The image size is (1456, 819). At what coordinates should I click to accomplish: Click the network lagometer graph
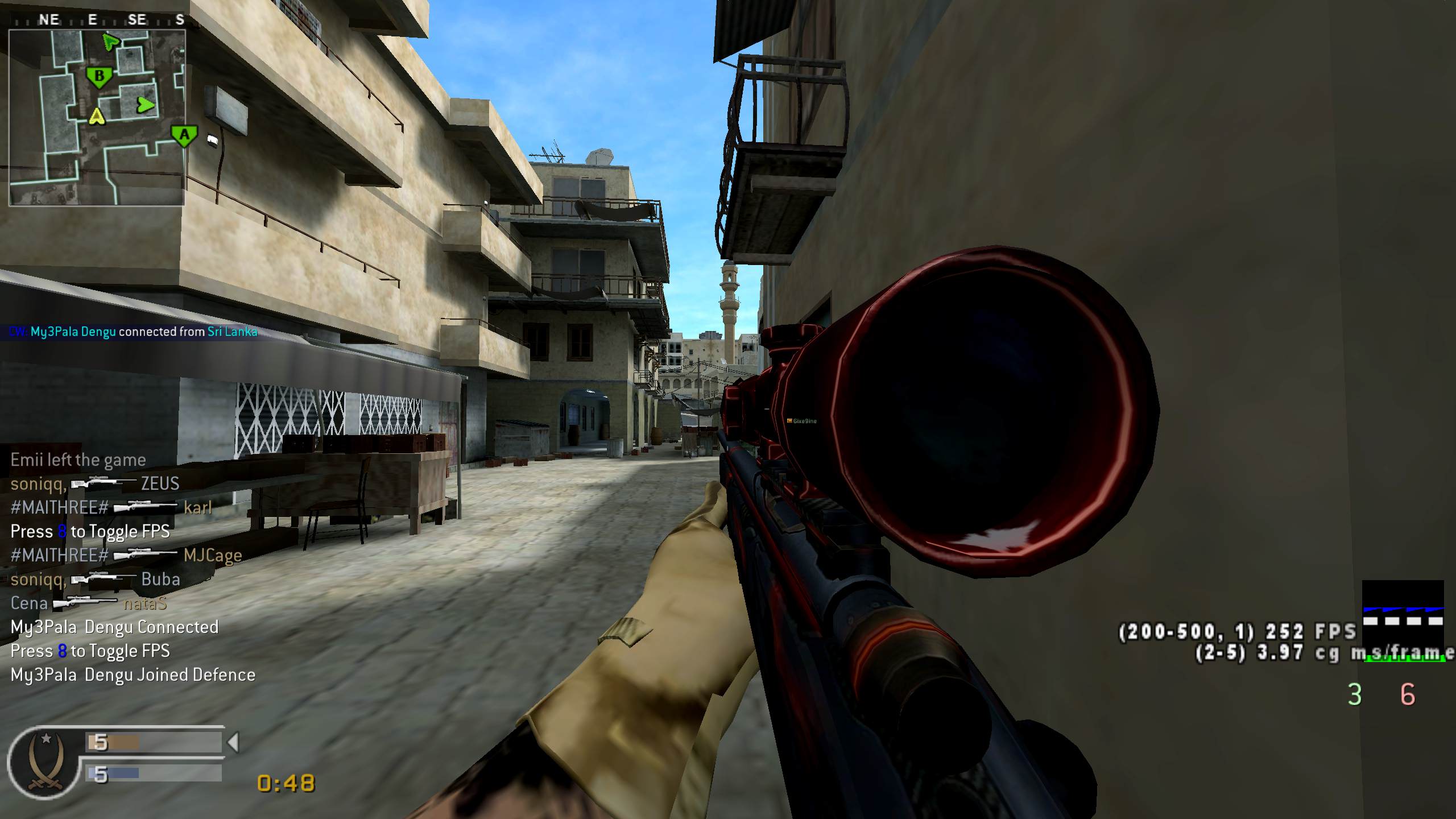click(1403, 611)
